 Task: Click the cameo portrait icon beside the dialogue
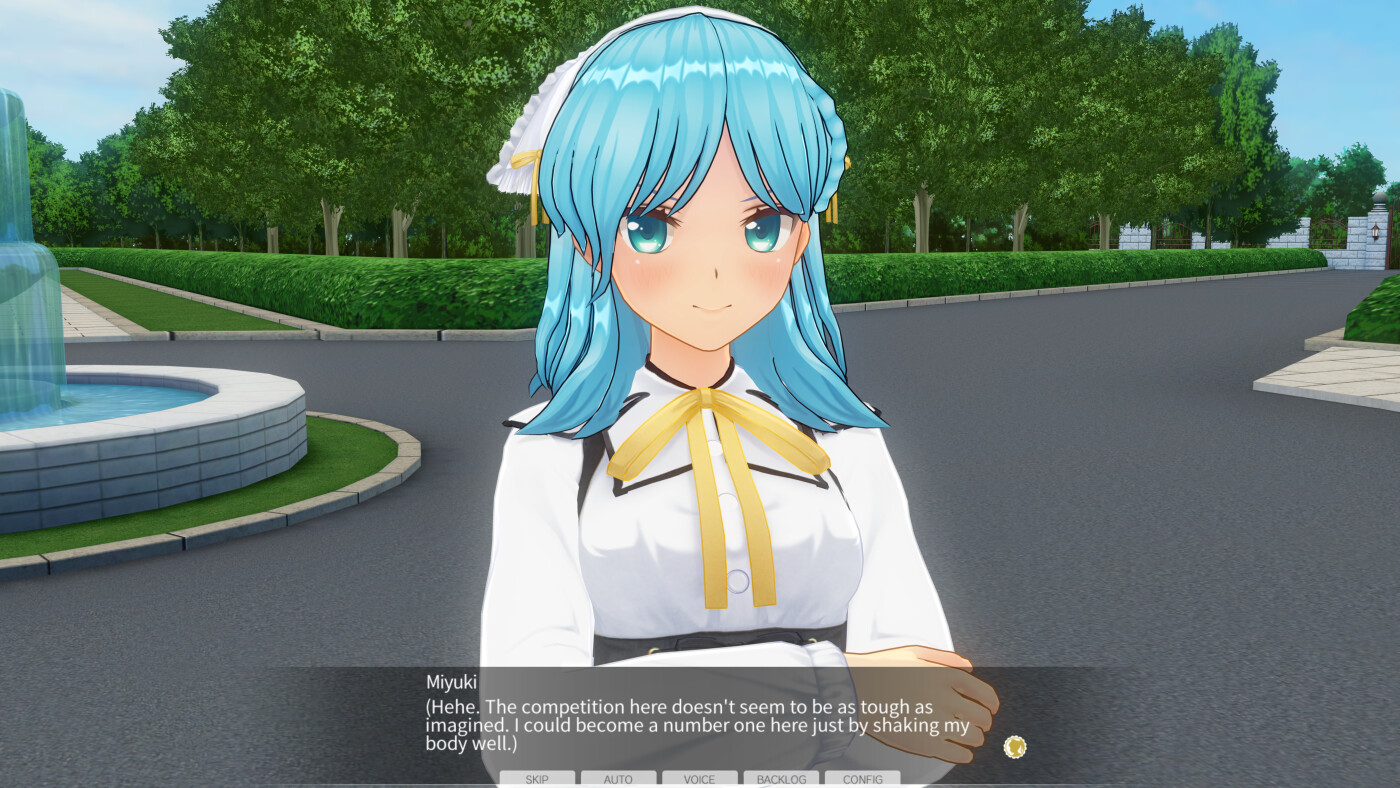(x=1016, y=746)
